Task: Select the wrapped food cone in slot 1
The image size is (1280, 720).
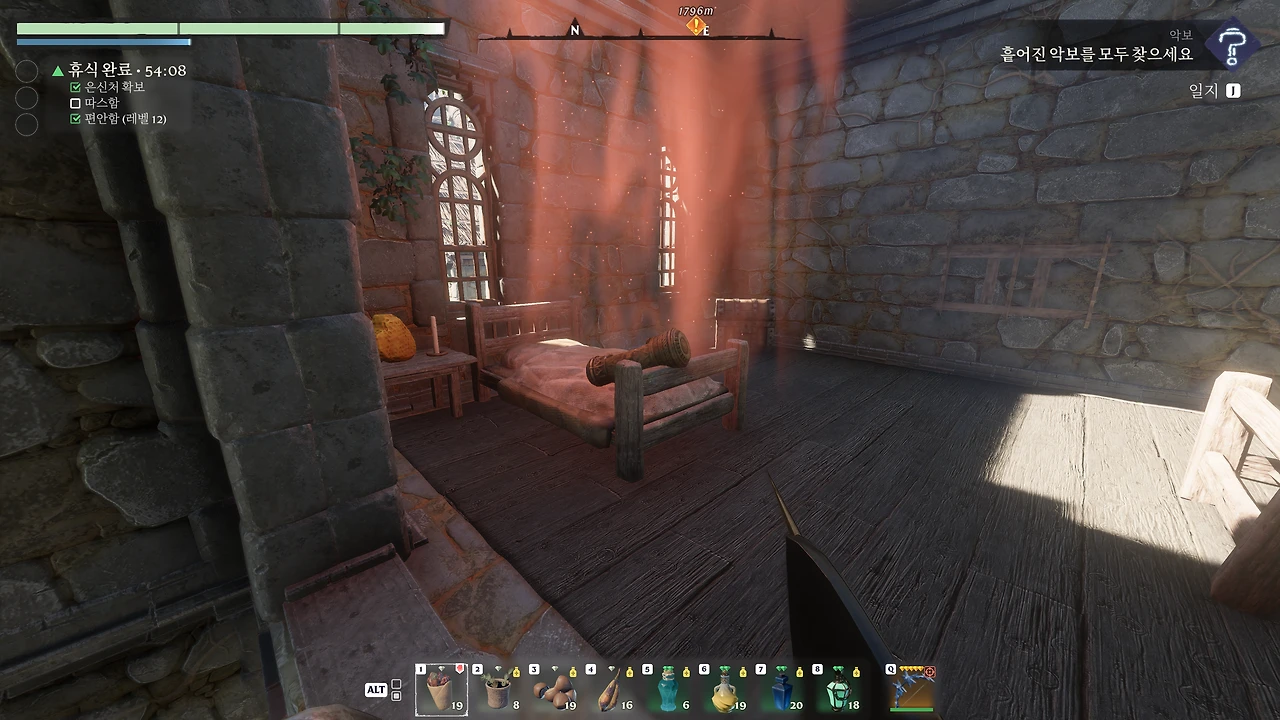Action: click(441, 691)
